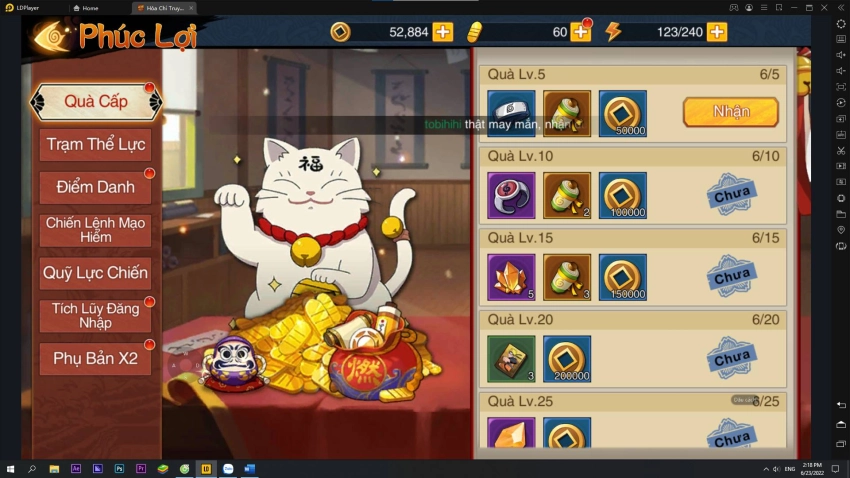Open the Trạm Thể Lực tab
This screenshot has height=478, width=850.
(95, 145)
